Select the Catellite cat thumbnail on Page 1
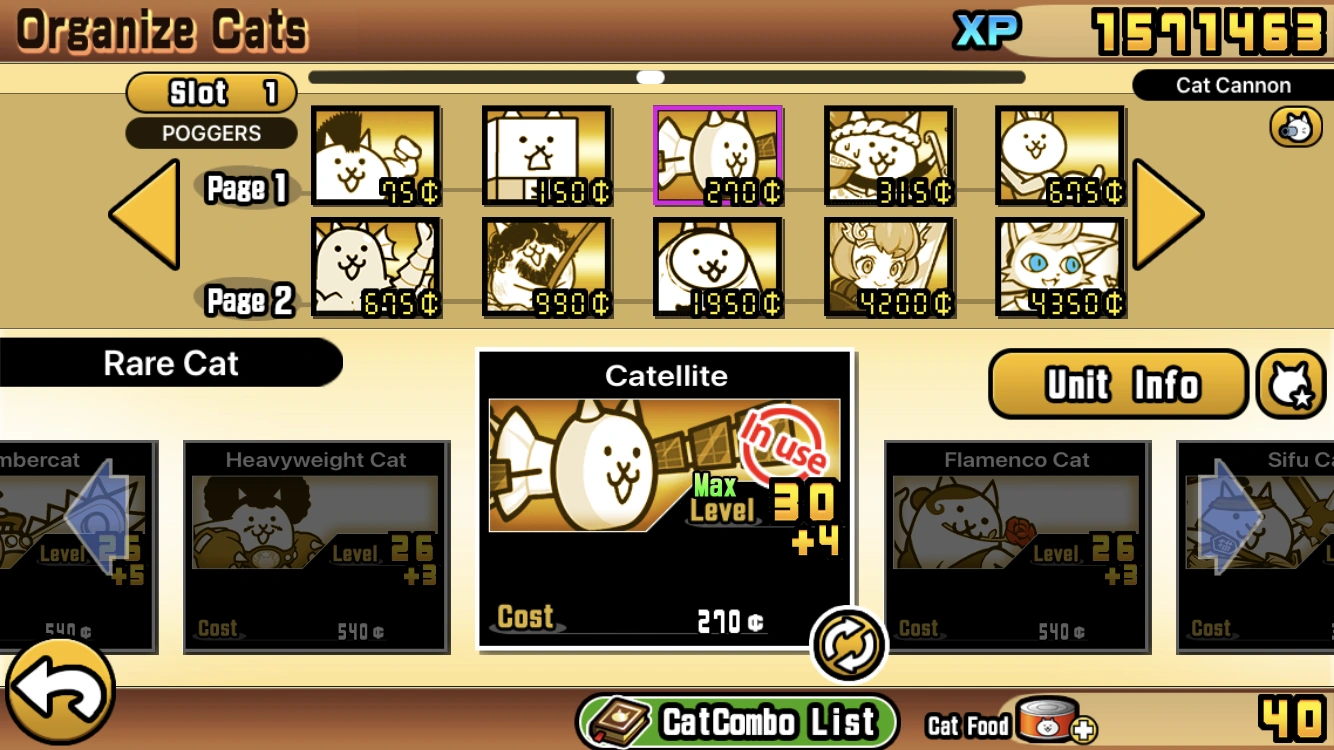 tap(718, 155)
